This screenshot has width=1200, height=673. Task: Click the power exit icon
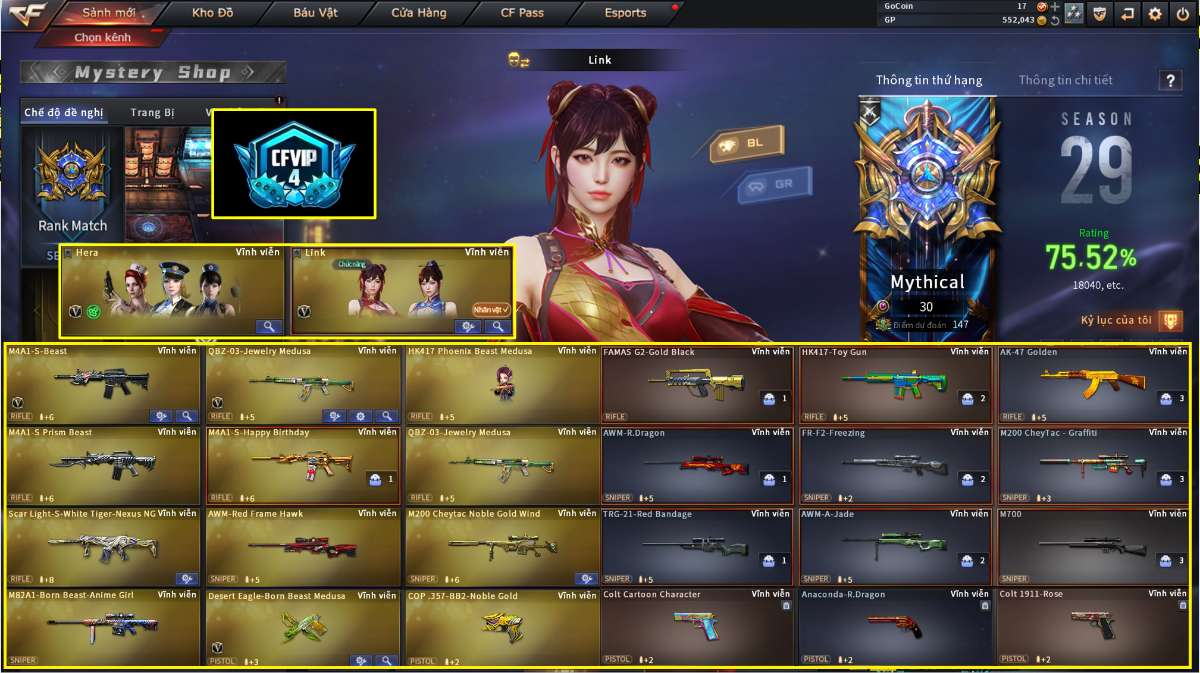pos(1182,14)
